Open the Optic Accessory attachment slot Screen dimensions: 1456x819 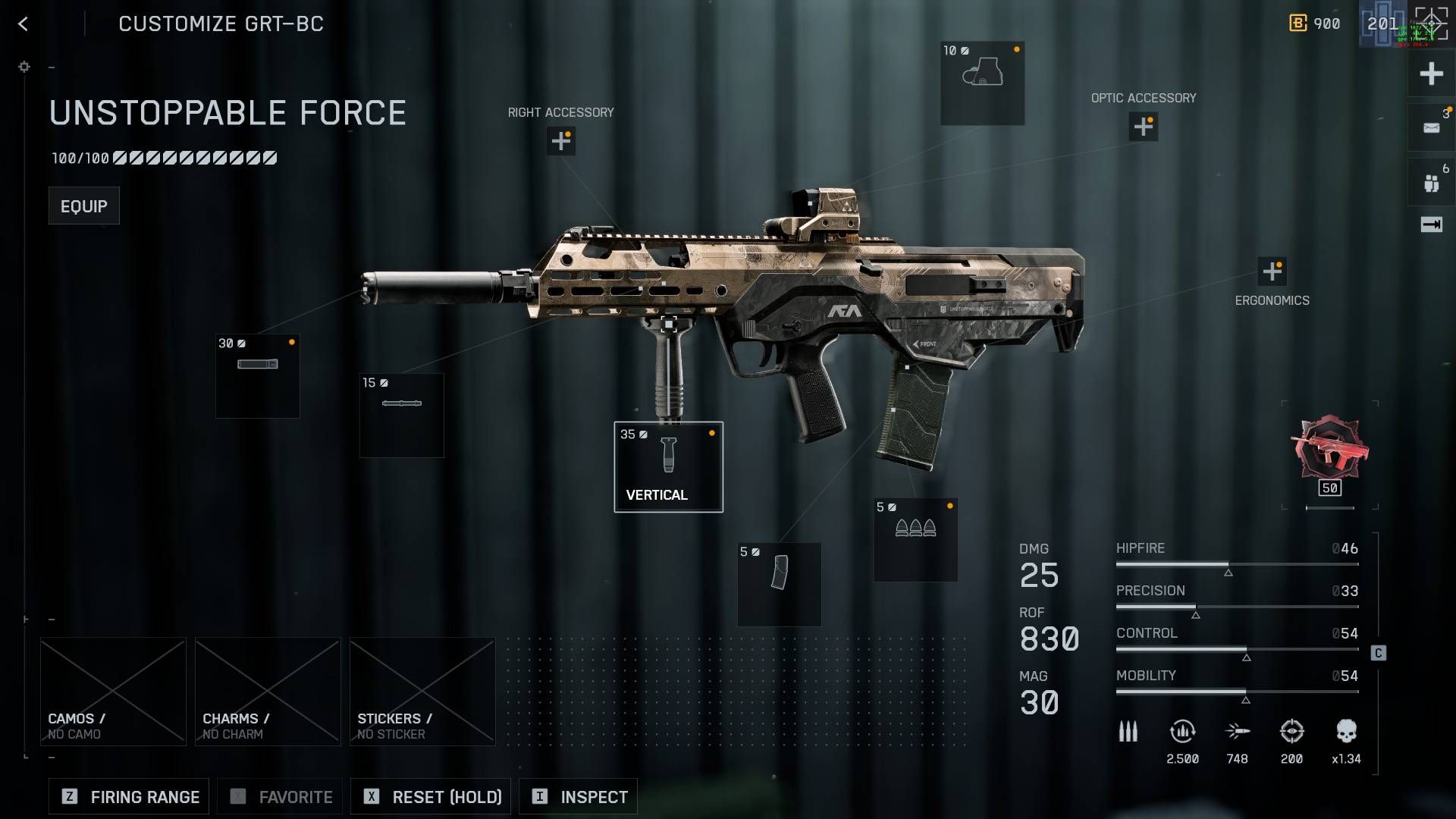click(1144, 127)
